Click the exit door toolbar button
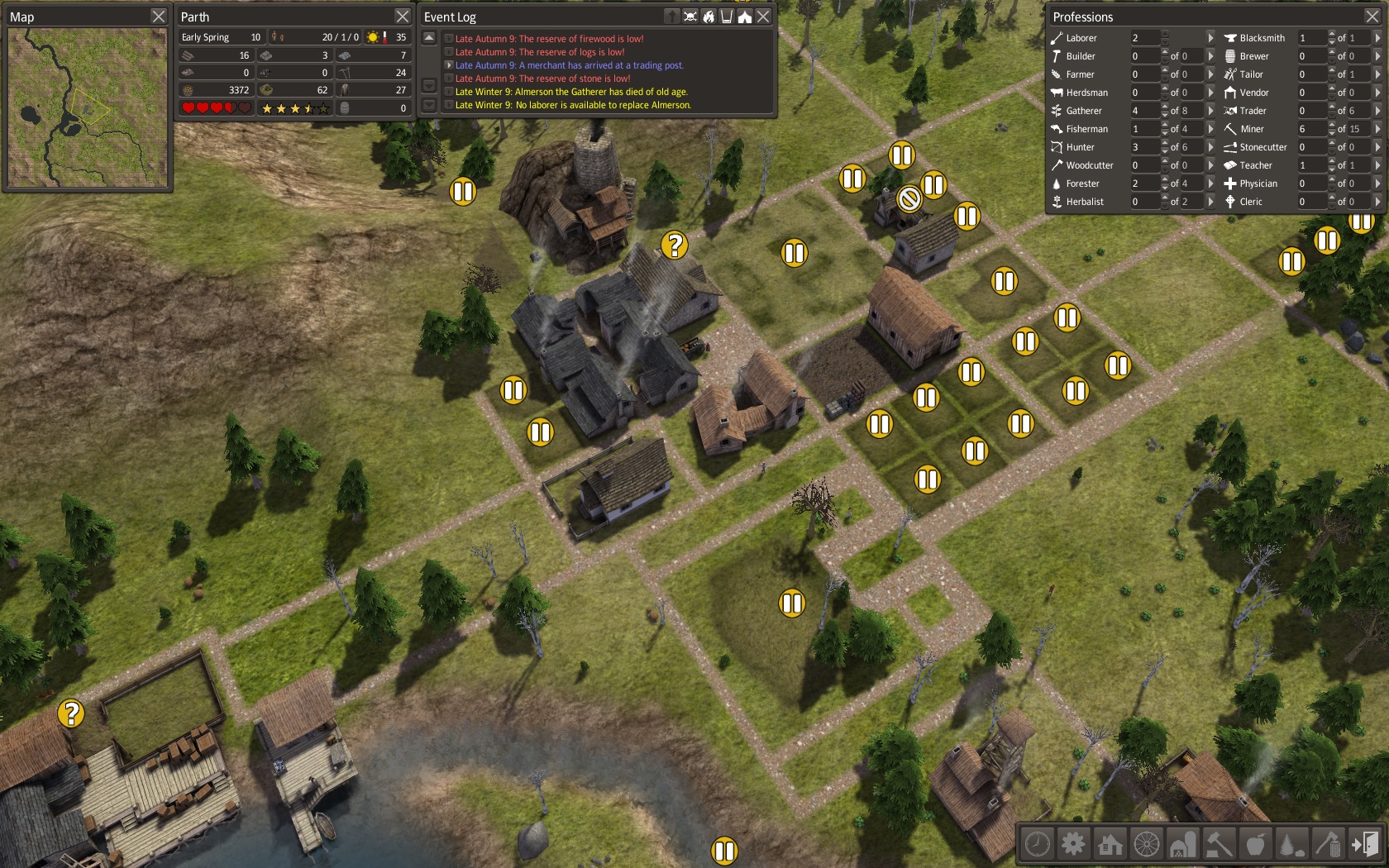 click(x=1364, y=844)
